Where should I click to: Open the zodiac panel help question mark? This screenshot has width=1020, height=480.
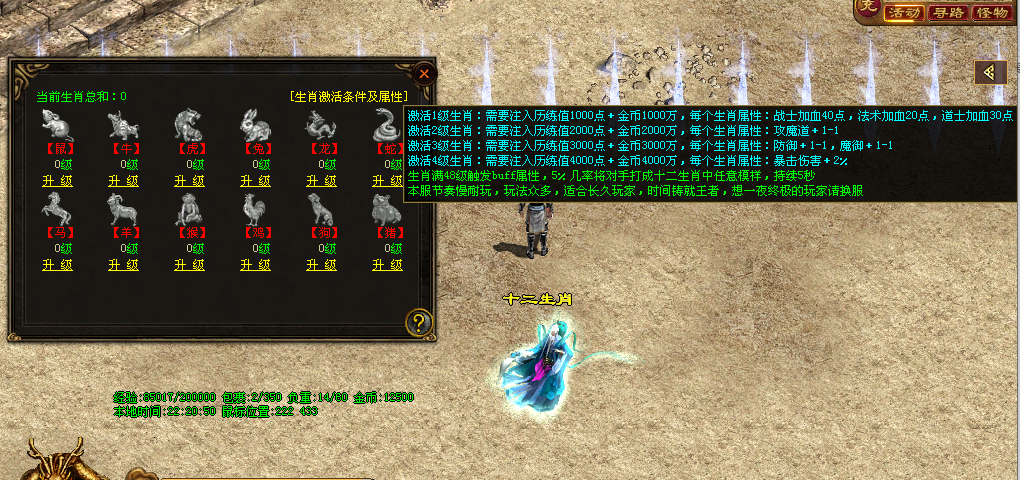pyautogui.click(x=419, y=322)
